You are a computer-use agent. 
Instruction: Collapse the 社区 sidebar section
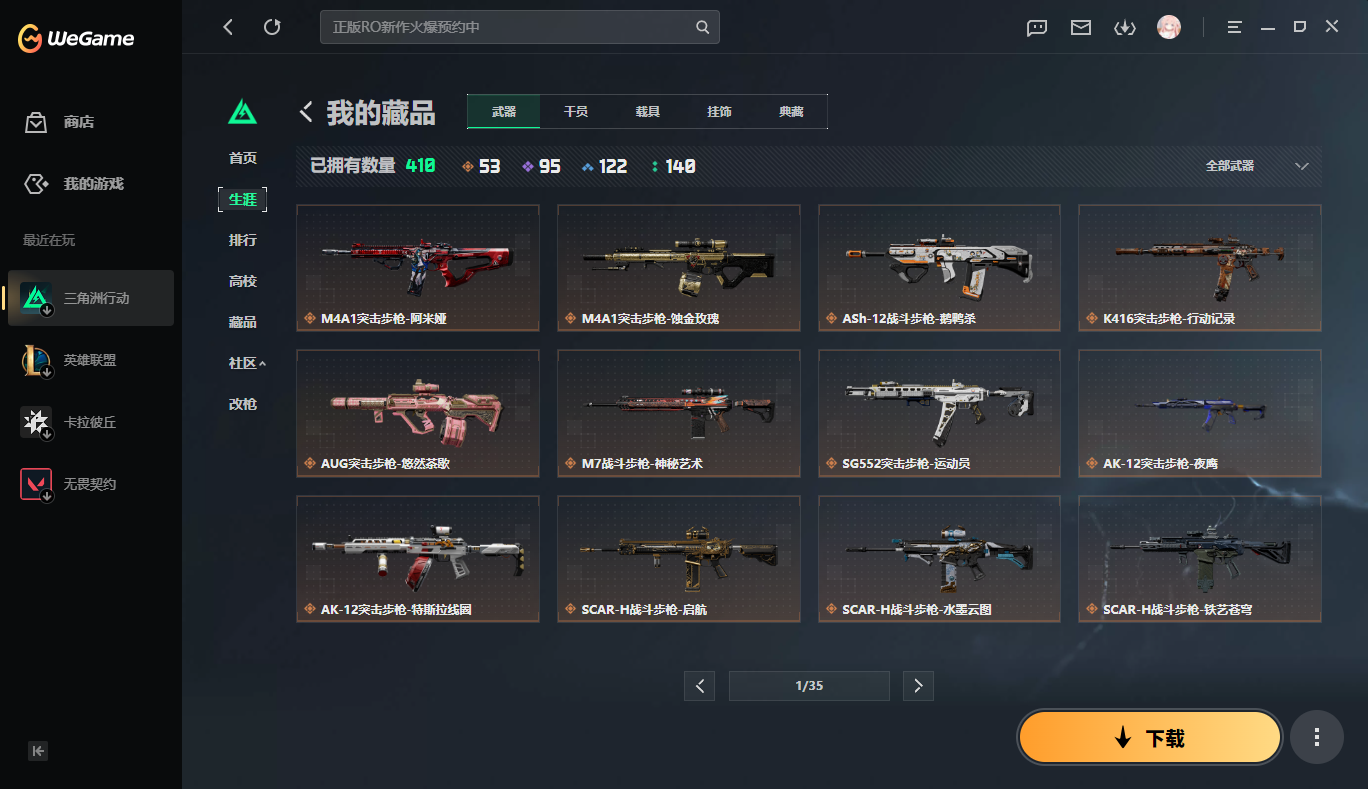tap(243, 363)
